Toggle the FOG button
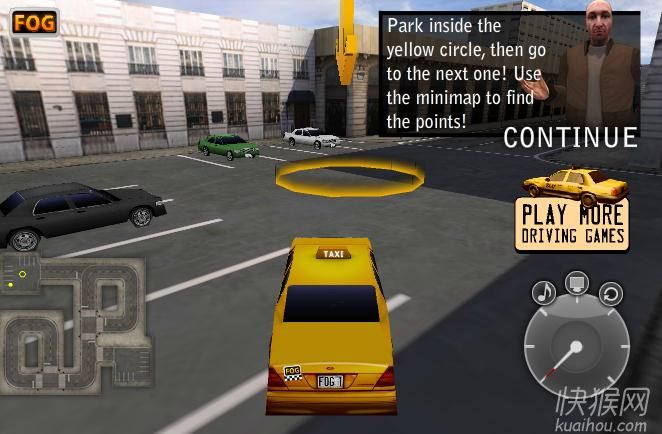The width and height of the screenshot is (662, 434). (x=35, y=22)
